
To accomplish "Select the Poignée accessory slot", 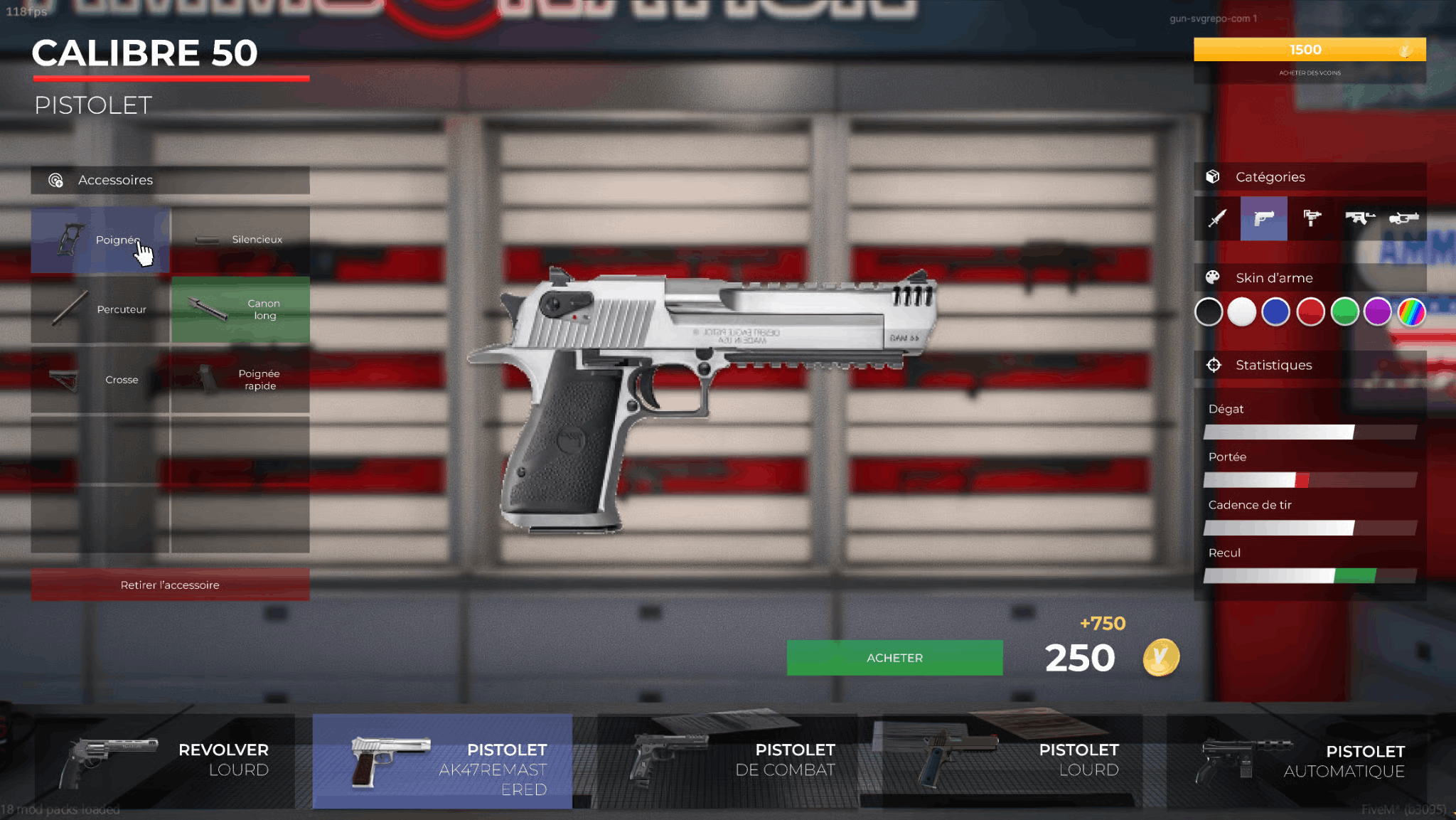I will (x=100, y=240).
